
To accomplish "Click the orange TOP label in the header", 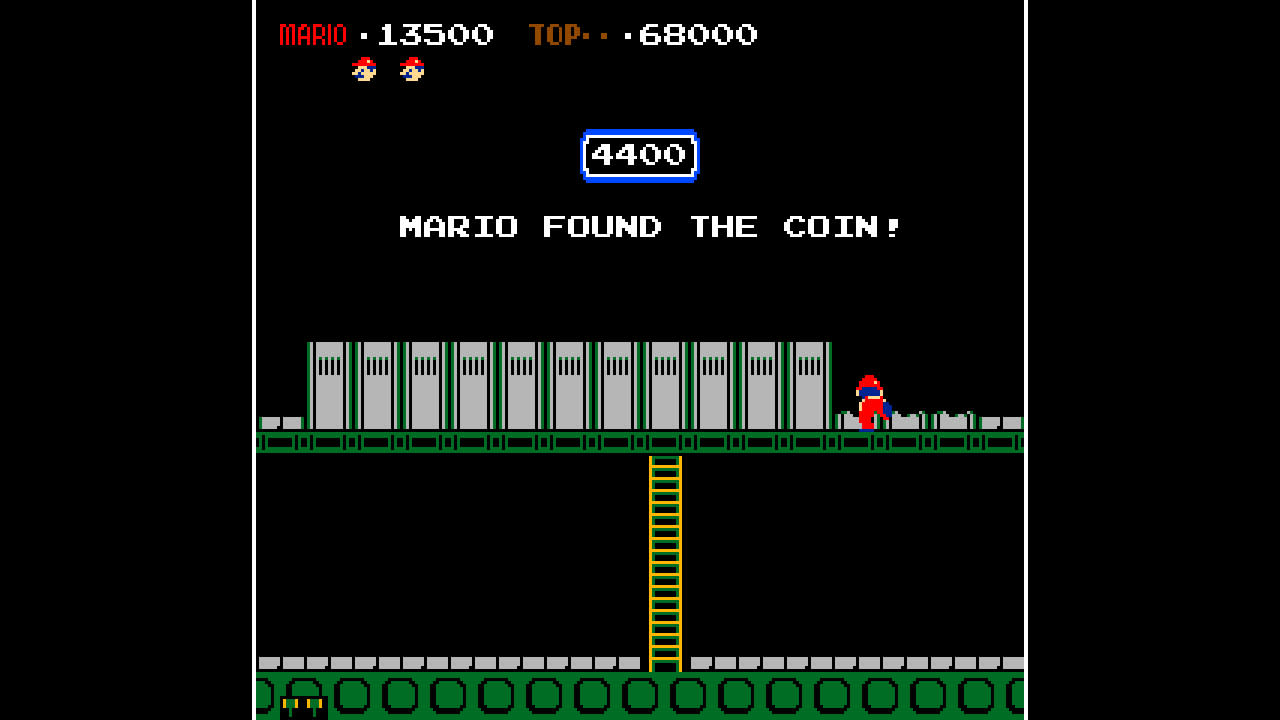I will pos(558,34).
